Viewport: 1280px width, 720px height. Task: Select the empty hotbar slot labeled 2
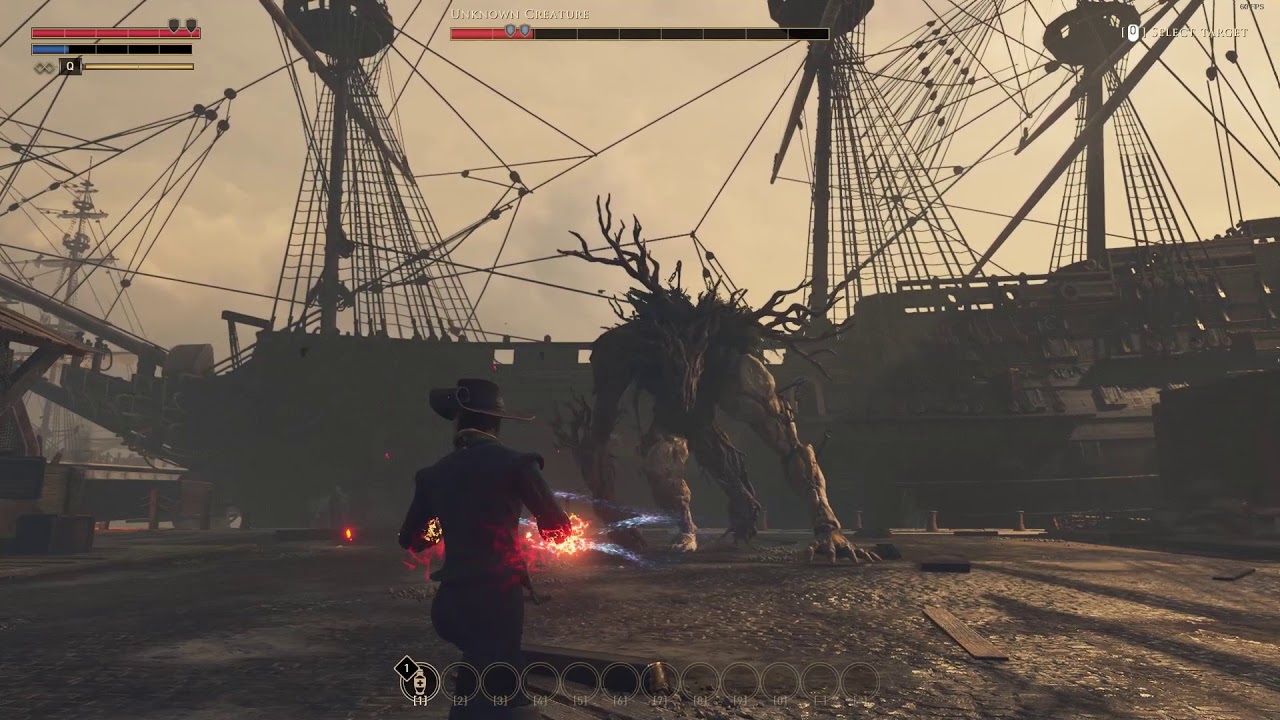[x=460, y=682]
